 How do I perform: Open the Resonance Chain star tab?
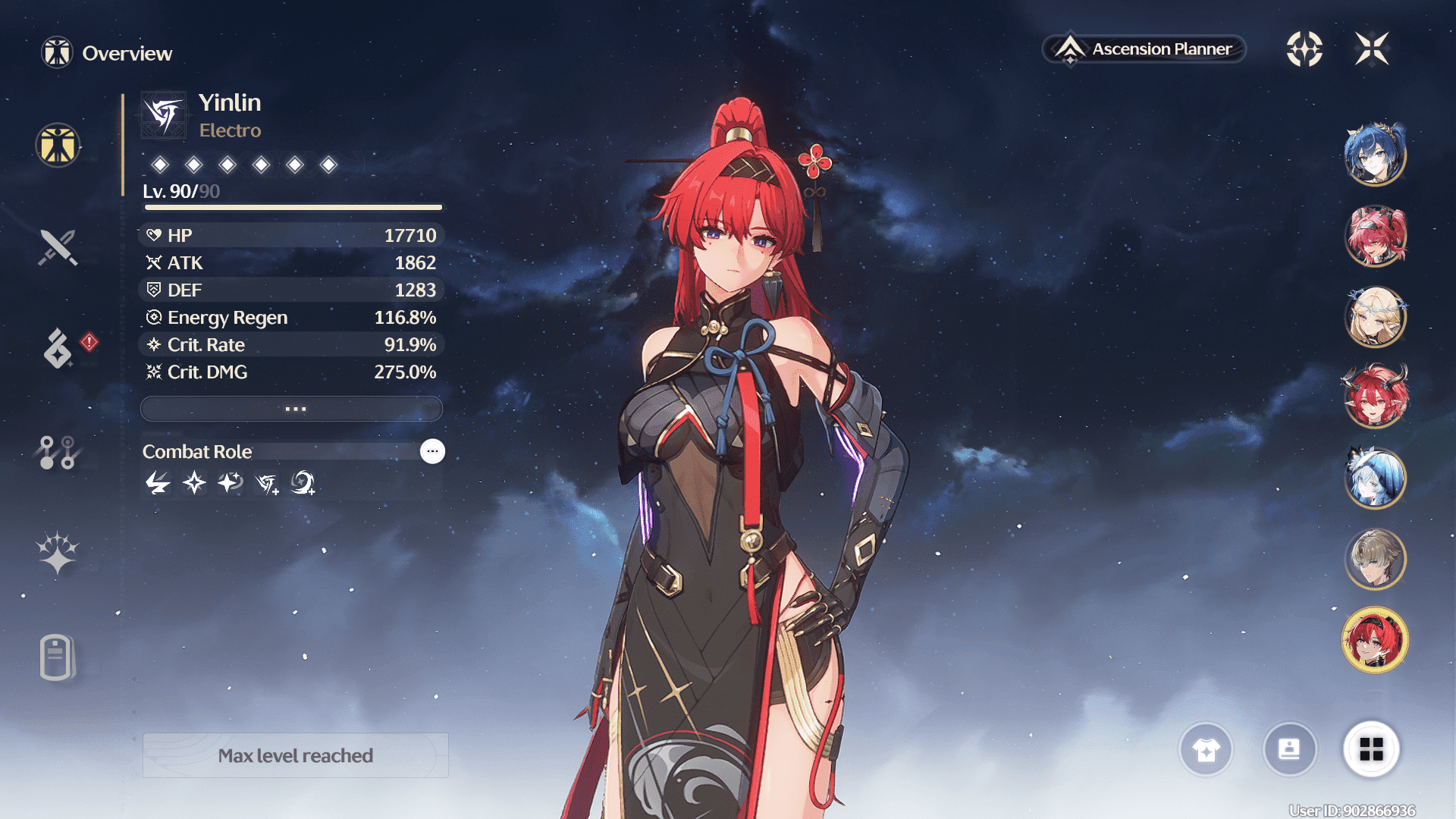(58, 552)
